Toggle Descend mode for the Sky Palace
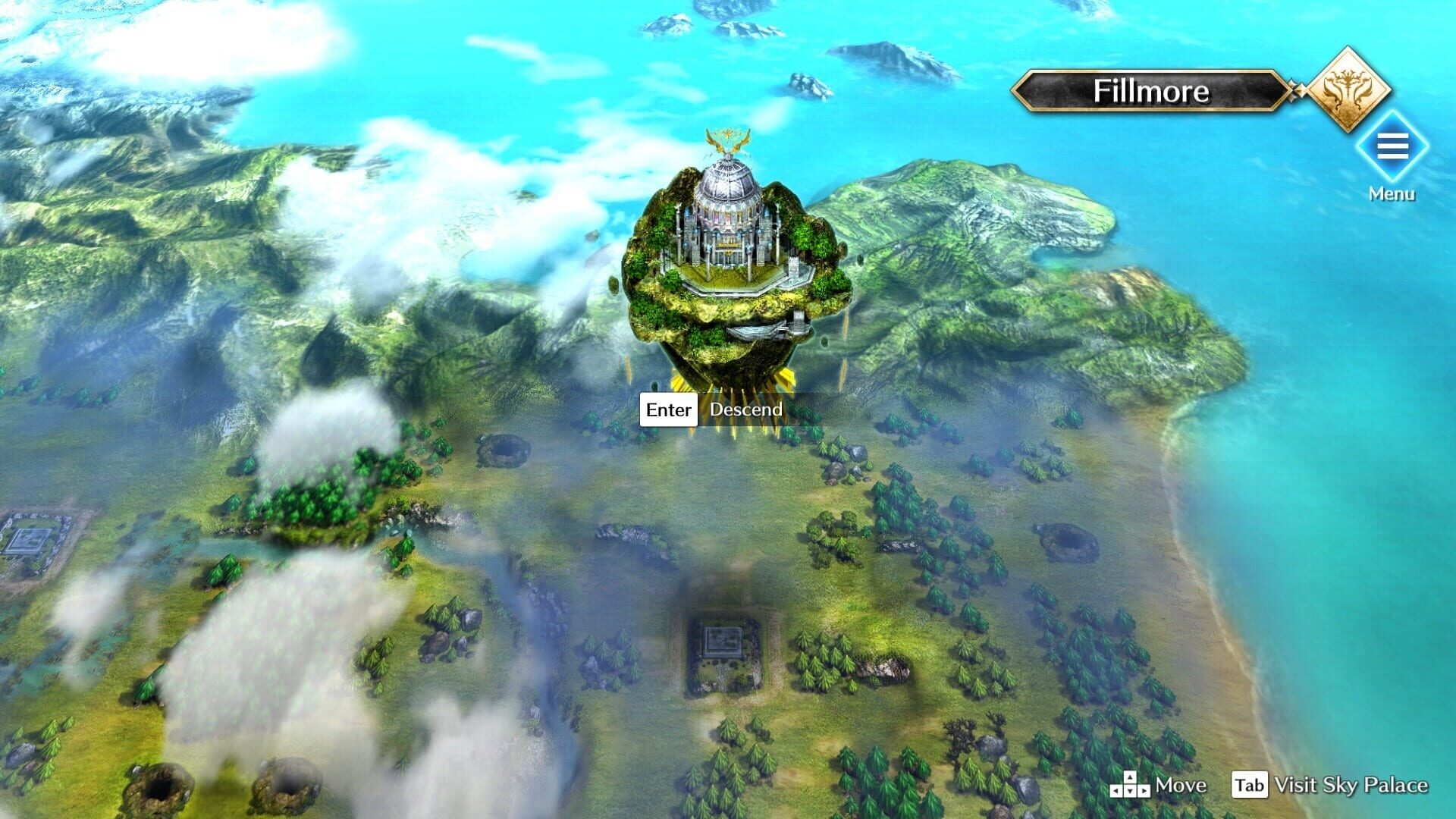The height and width of the screenshot is (819, 1456). click(745, 409)
